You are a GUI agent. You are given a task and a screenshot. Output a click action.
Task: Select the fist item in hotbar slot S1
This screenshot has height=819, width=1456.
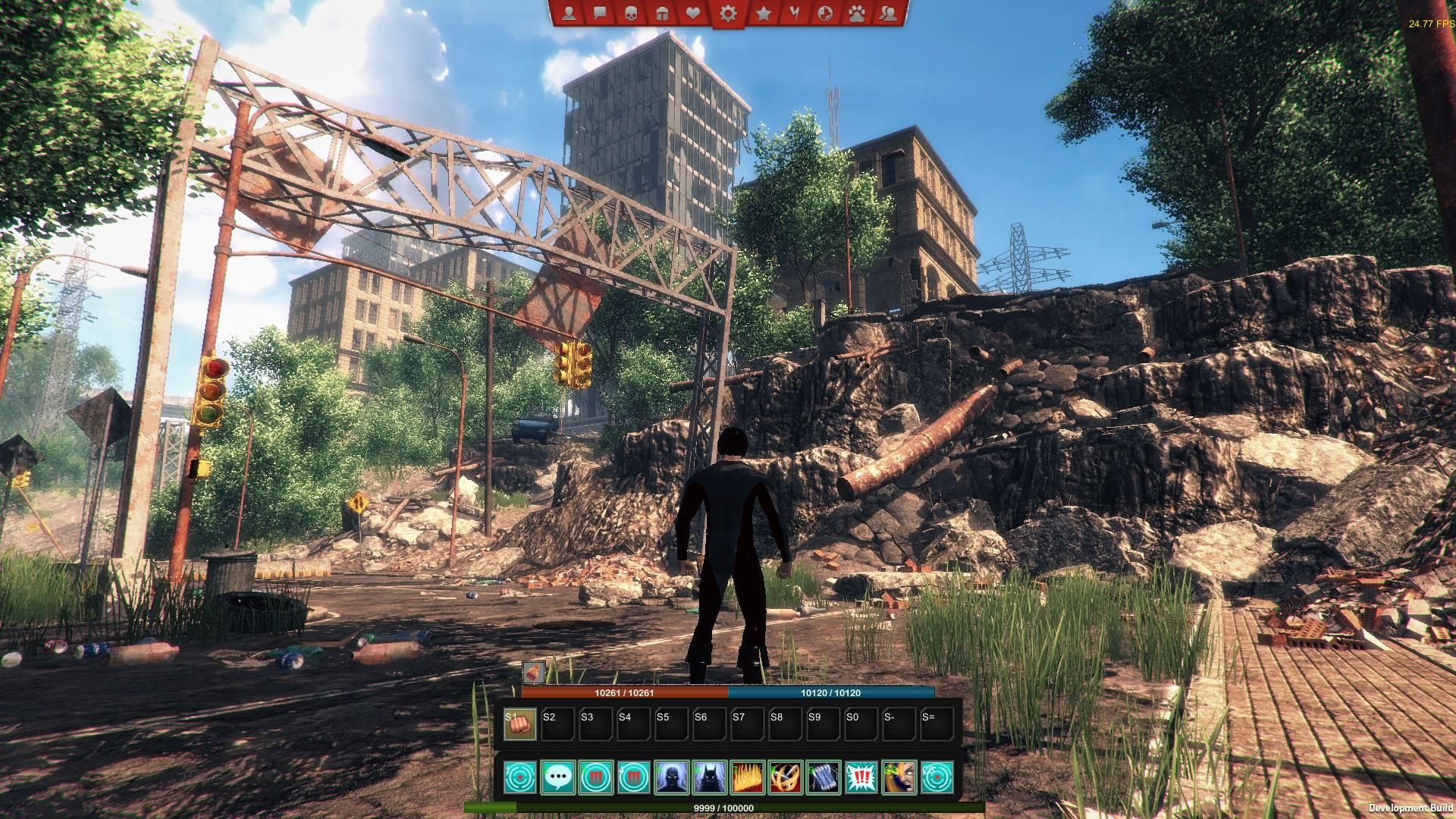tap(519, 722)
